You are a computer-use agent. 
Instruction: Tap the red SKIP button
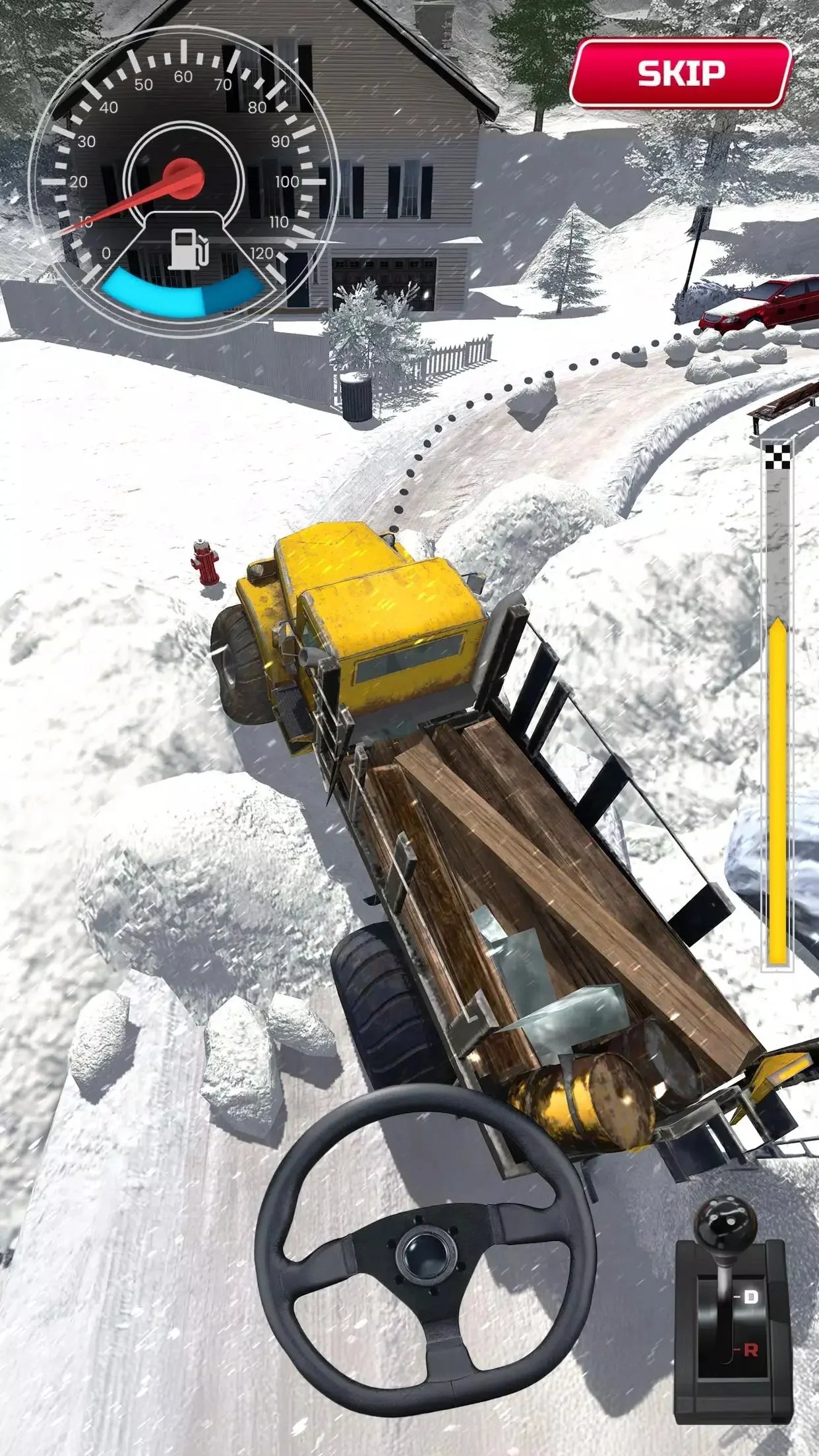(x=680, y=73)
